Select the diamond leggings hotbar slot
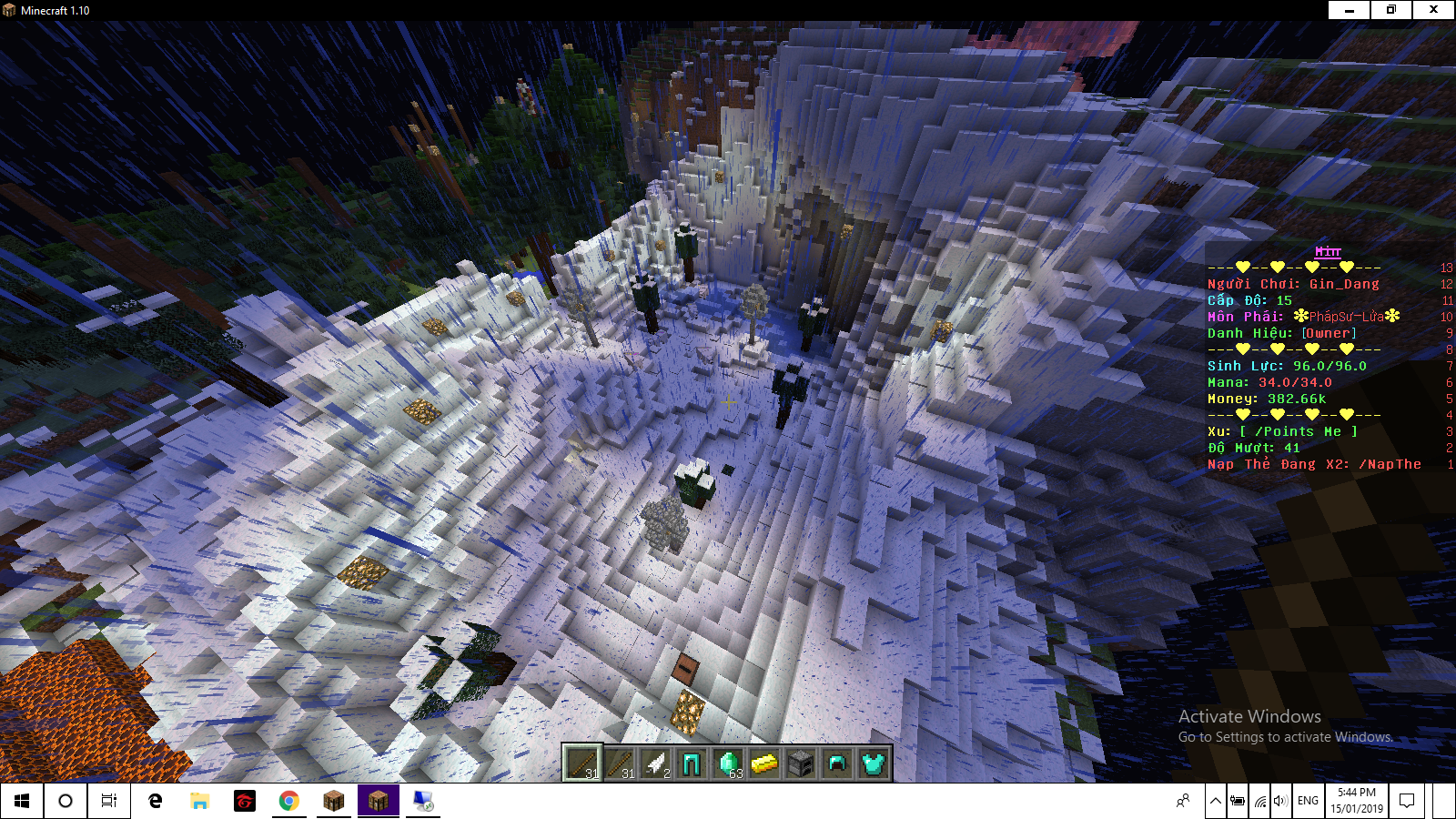This screenshot has height=819, width=1456. pos(692,763)
